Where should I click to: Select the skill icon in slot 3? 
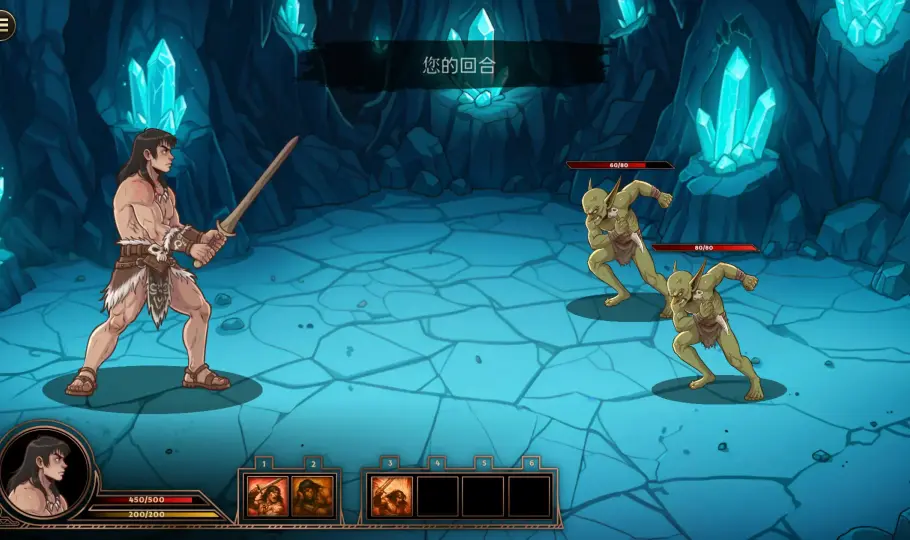pyautogui.click(x=391, y=496)
